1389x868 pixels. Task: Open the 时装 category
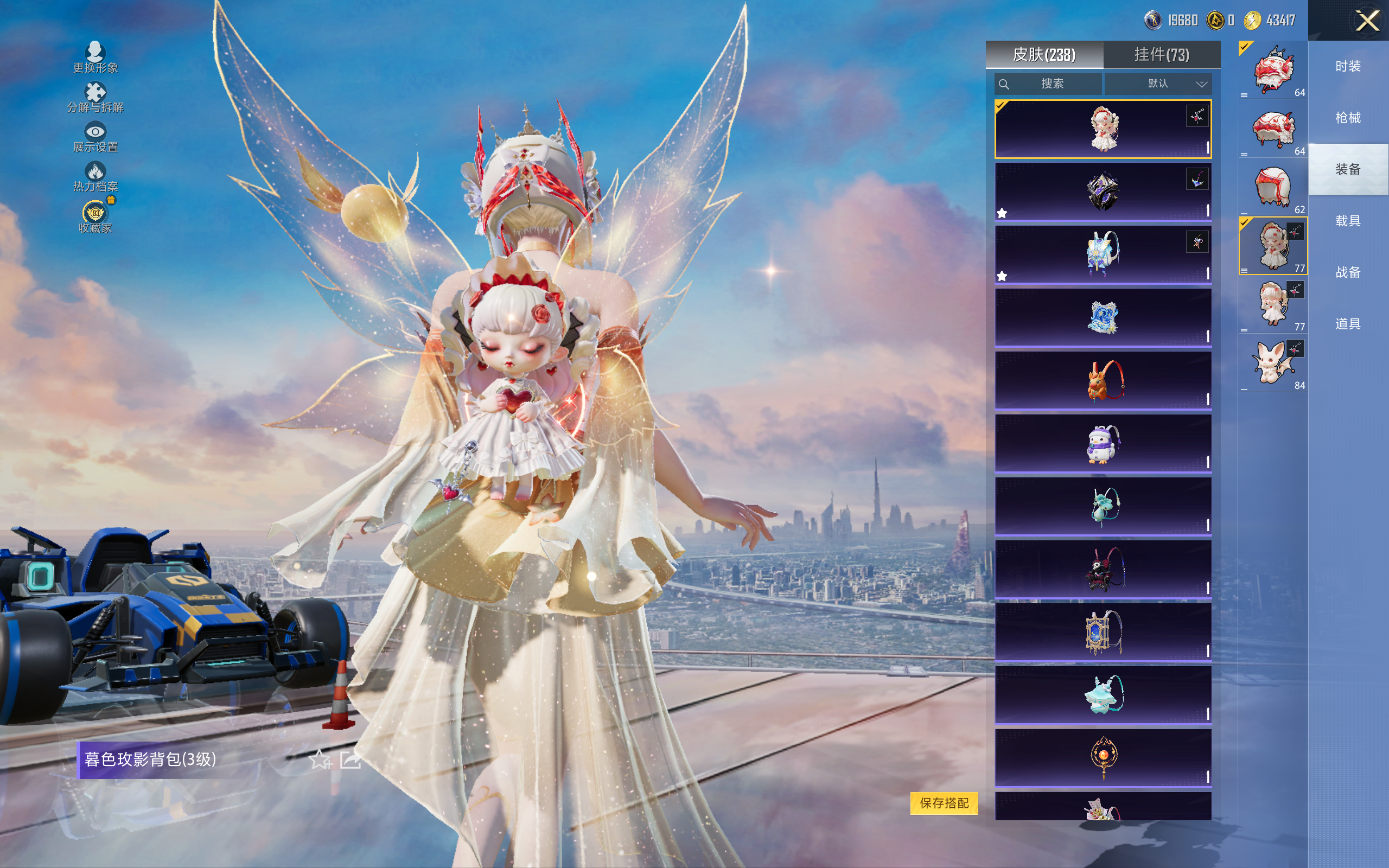point(1348,67)
